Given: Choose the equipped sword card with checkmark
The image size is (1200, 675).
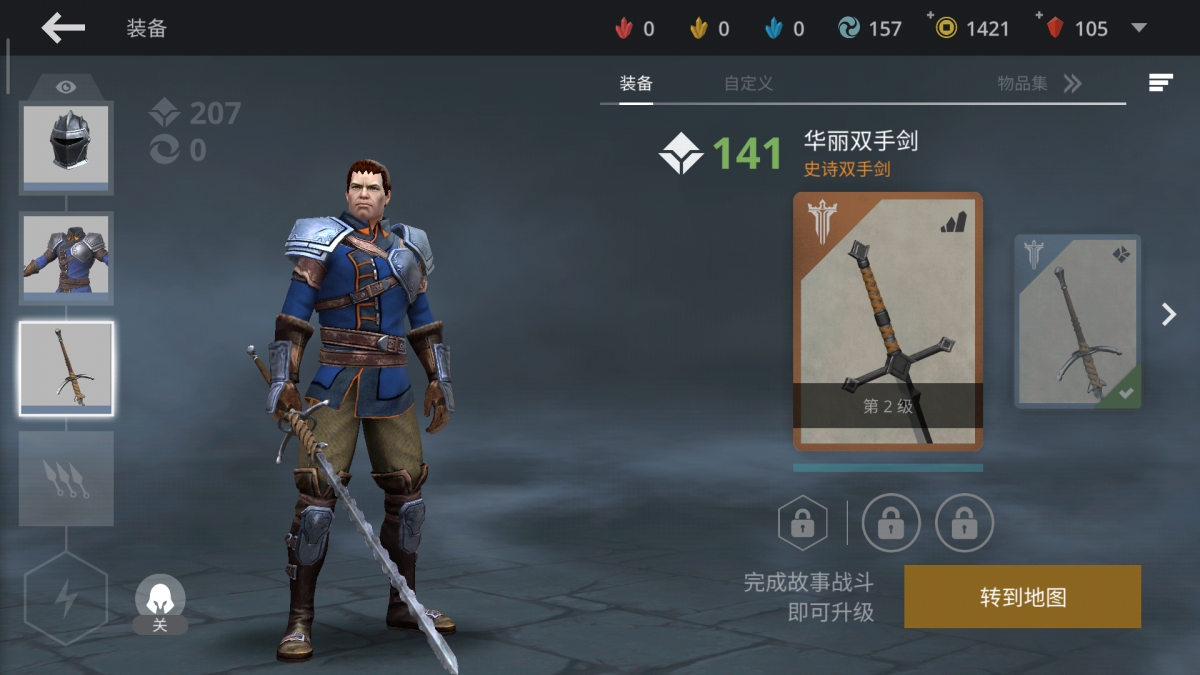Looking at the screenshot, I should coord(1077,321).
